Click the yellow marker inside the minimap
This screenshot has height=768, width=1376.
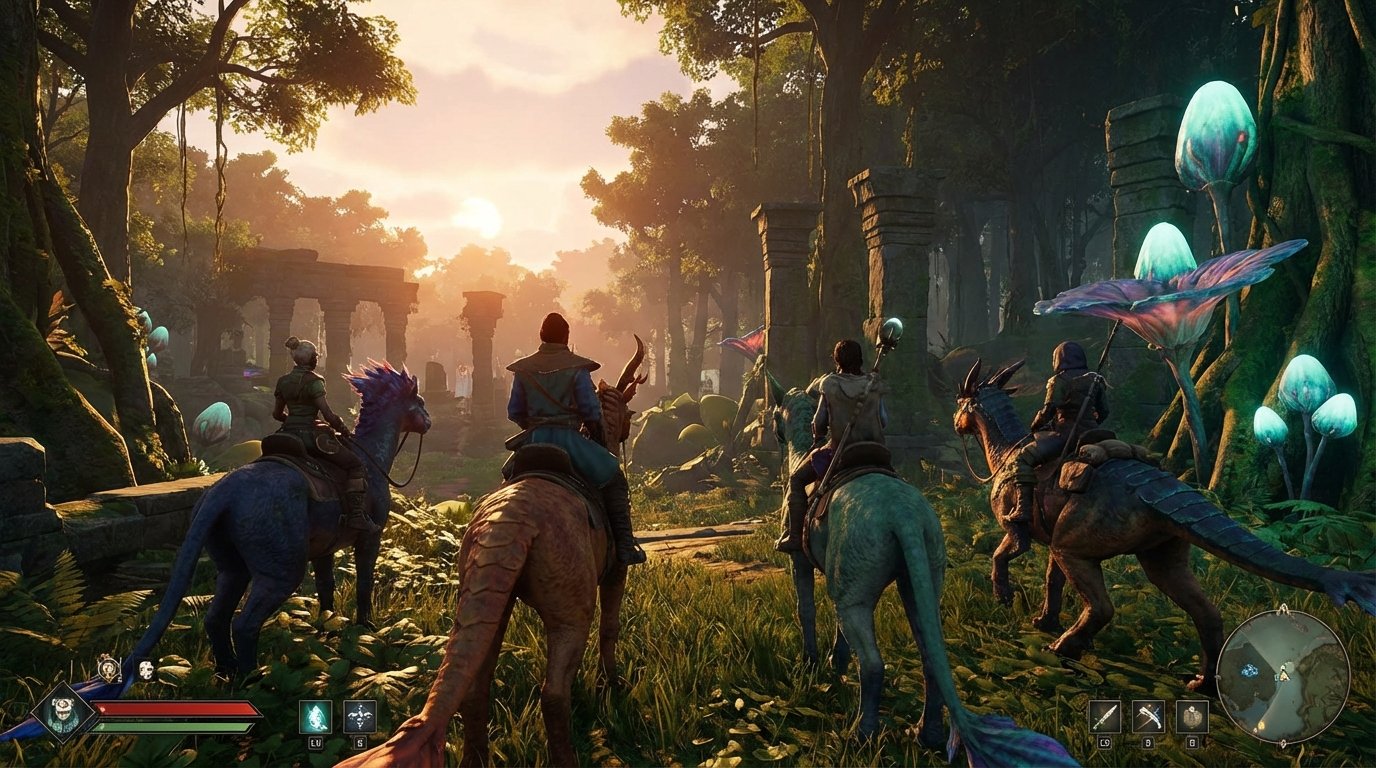(x=1261, y=726)
